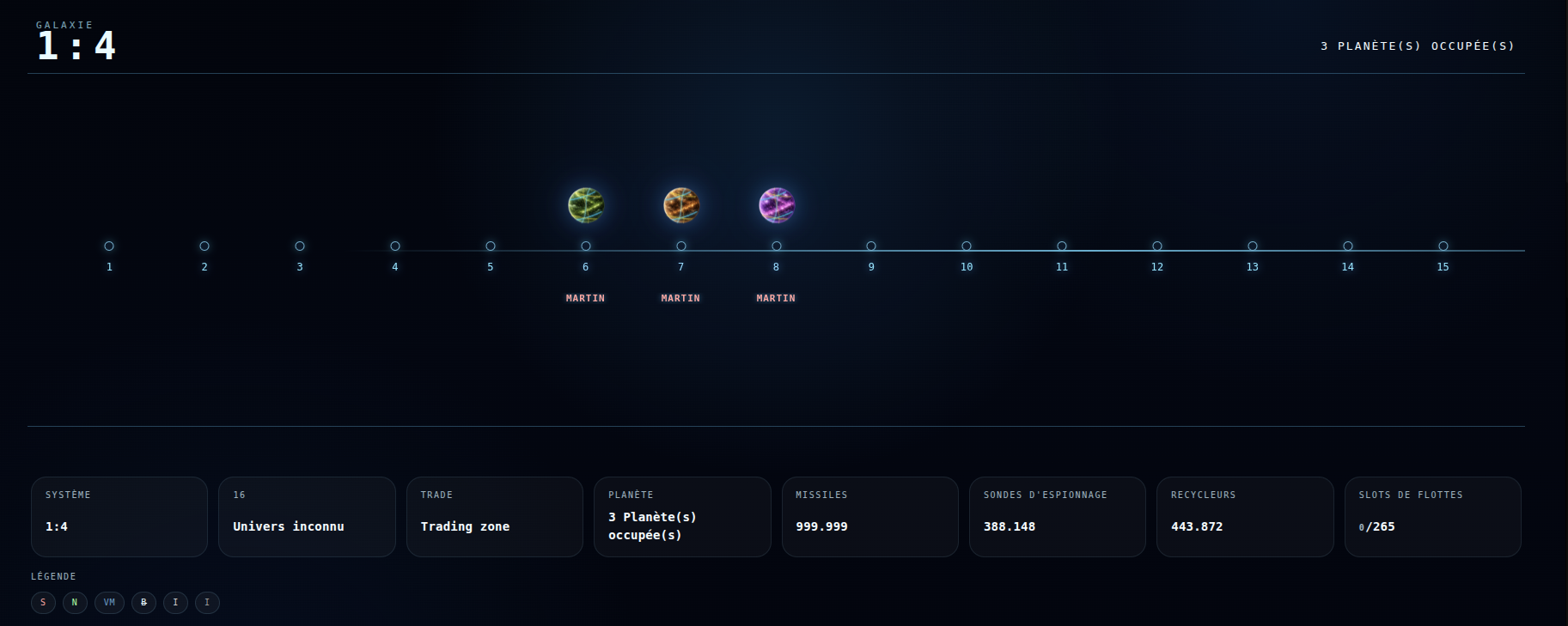The width and height of the screenshot is (1568, 626).
Task: Click the orbit marker at position 10
Action: click(967, 246)
